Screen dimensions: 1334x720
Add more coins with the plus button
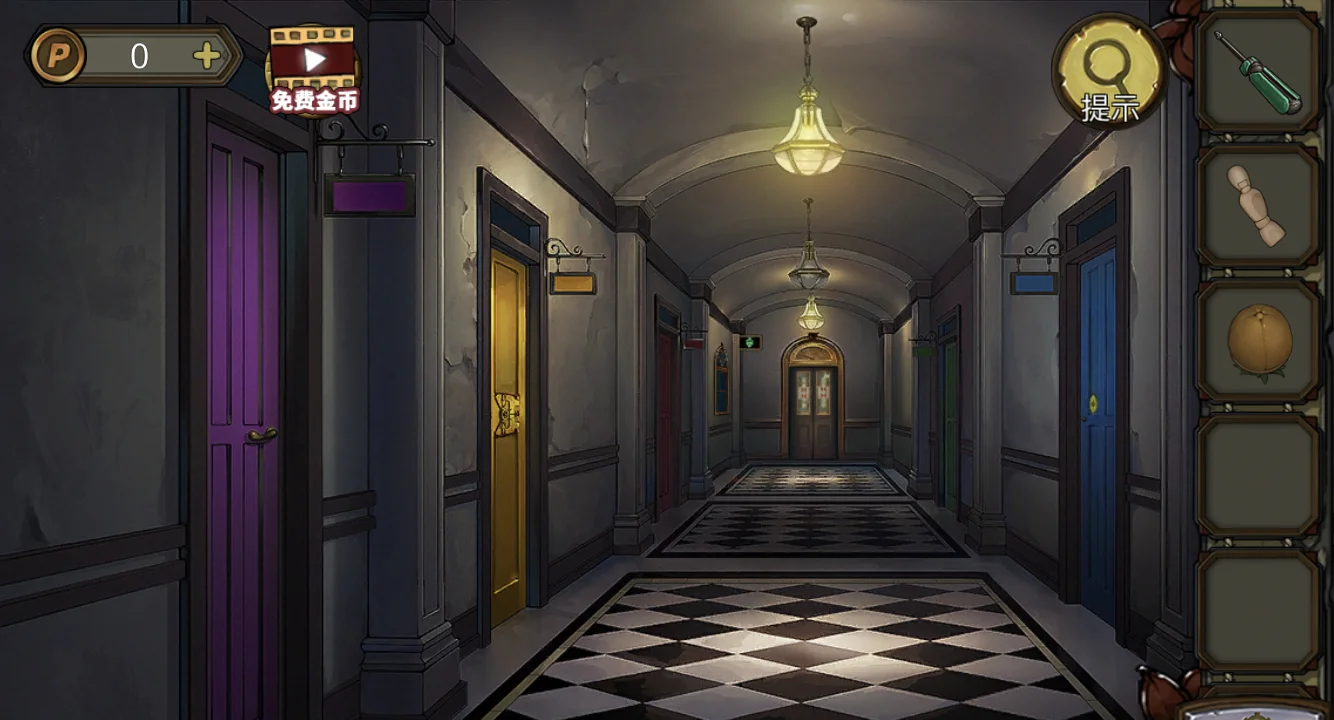[x=207, y=57]
